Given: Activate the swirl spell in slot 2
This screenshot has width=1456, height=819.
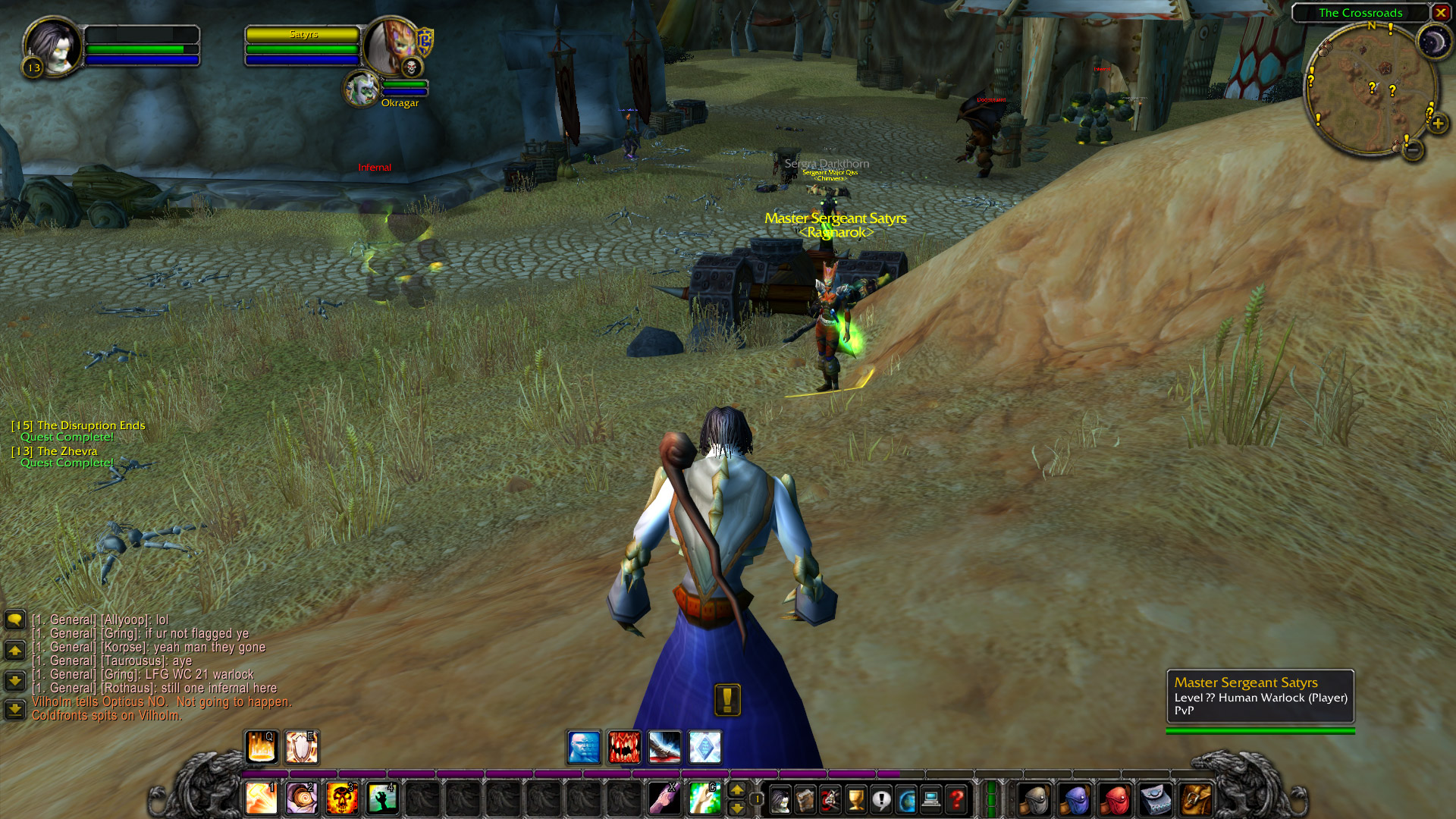Looking at the screenshot, I should point(301,799).
